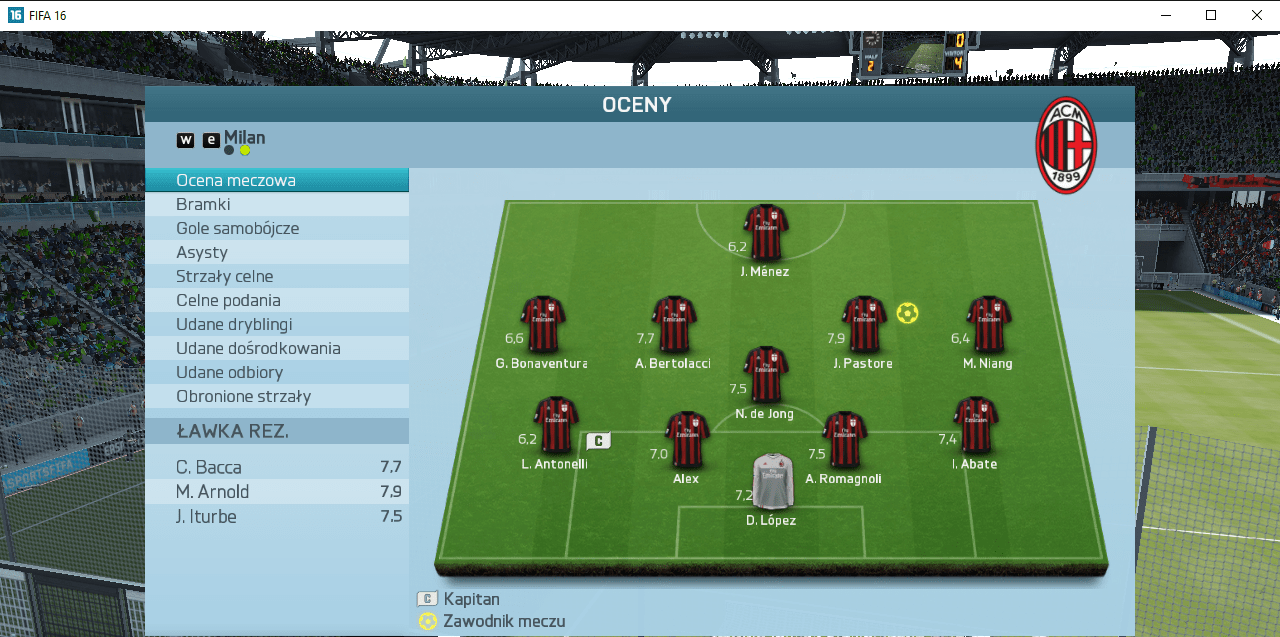Show the Asysty statistics
This screenshot has width=1280, height=637.
(276, 252)
